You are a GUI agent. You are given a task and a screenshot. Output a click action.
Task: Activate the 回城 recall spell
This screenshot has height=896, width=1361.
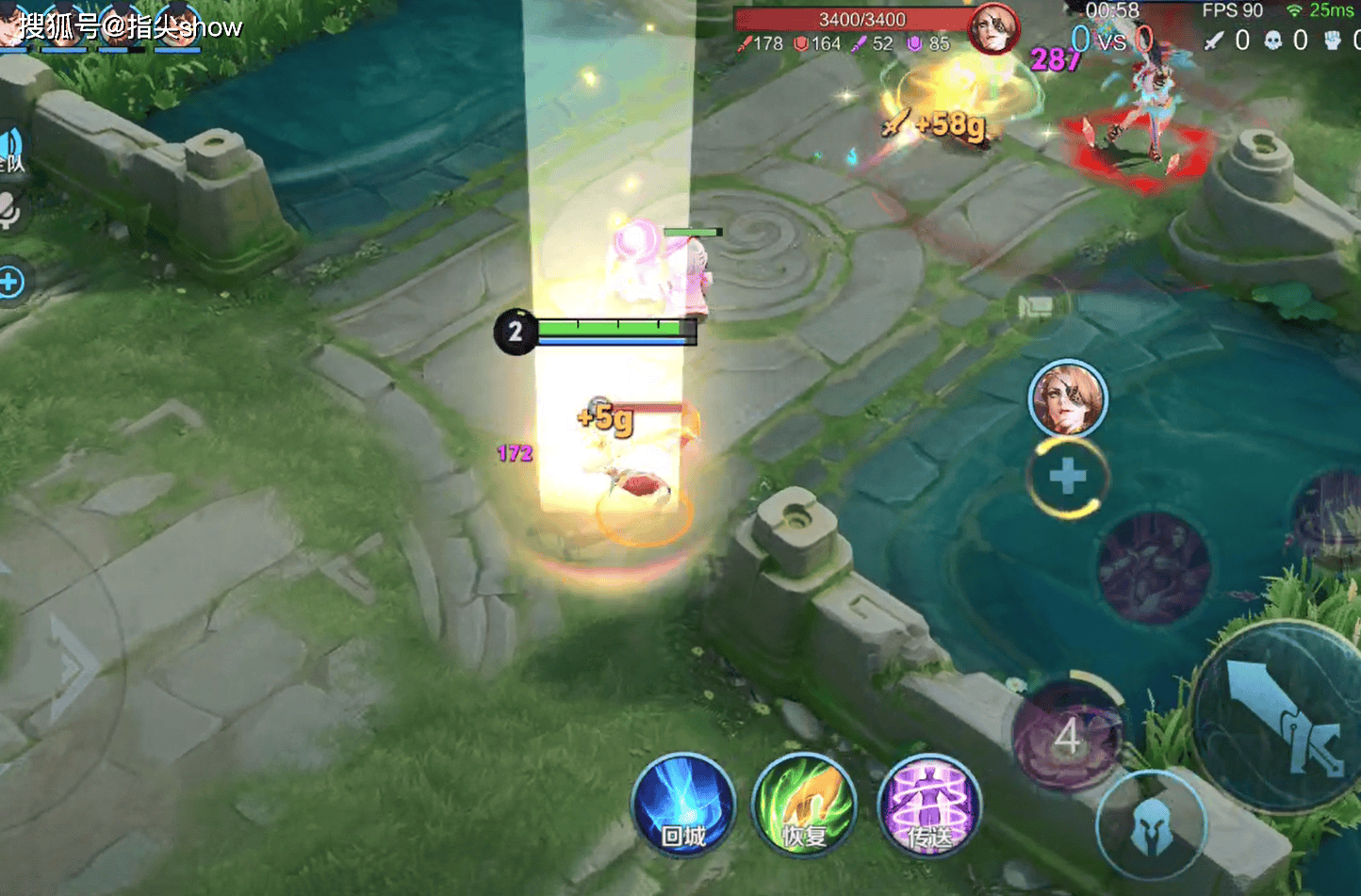[682, 806]
